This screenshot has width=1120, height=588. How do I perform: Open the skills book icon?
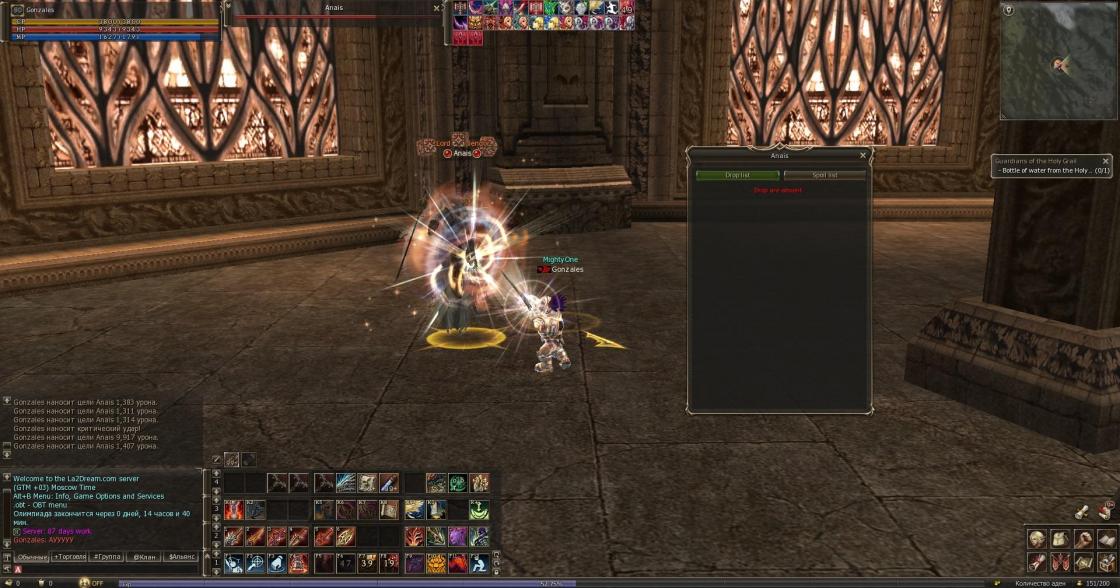point(1106,538)
